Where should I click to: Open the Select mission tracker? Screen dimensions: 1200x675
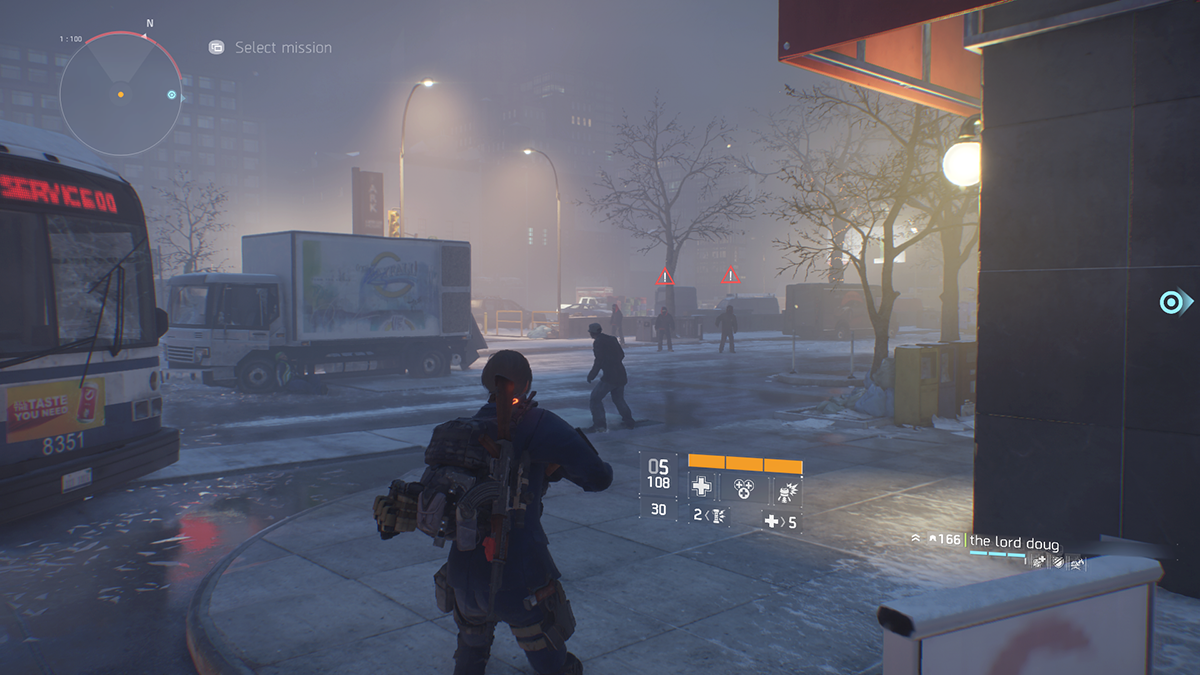pos(270,47)
